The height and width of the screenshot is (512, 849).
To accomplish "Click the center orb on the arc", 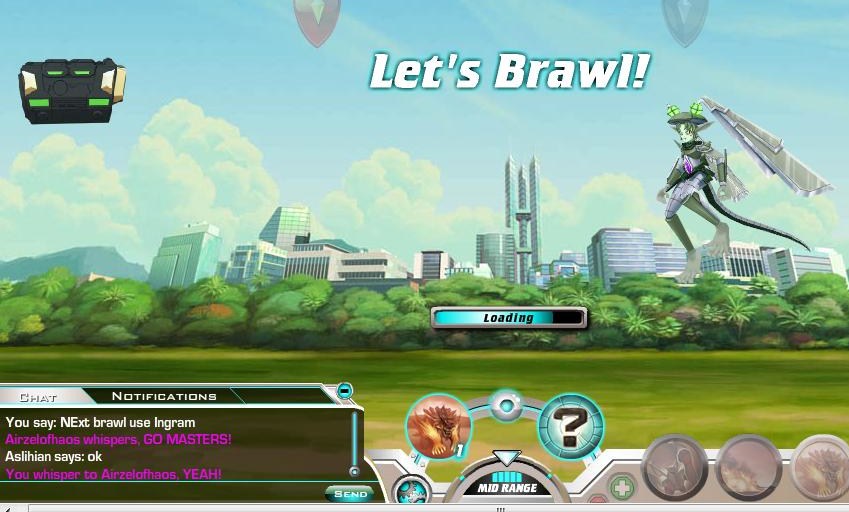I will pyautogui.click(x=507, y=407).
